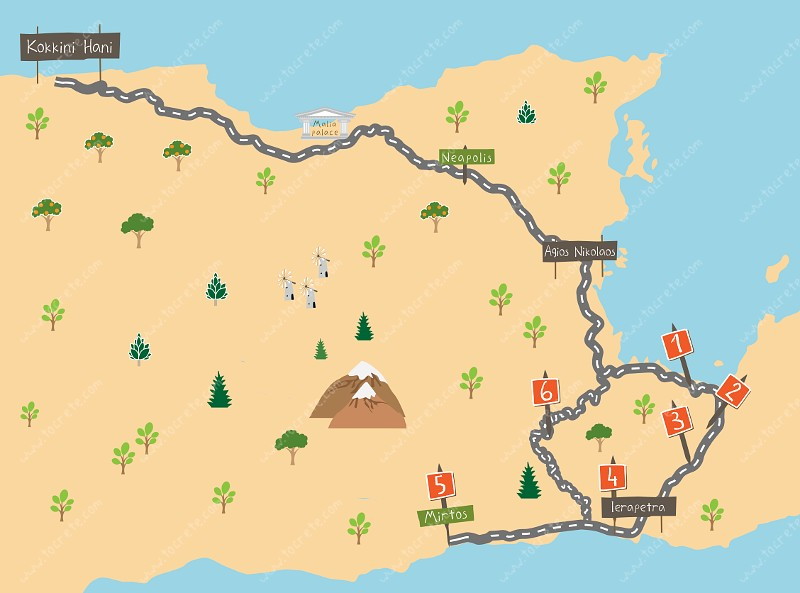Pick the marker labeled 6
The width and height of the screenshot is (800, 593).
546,393
